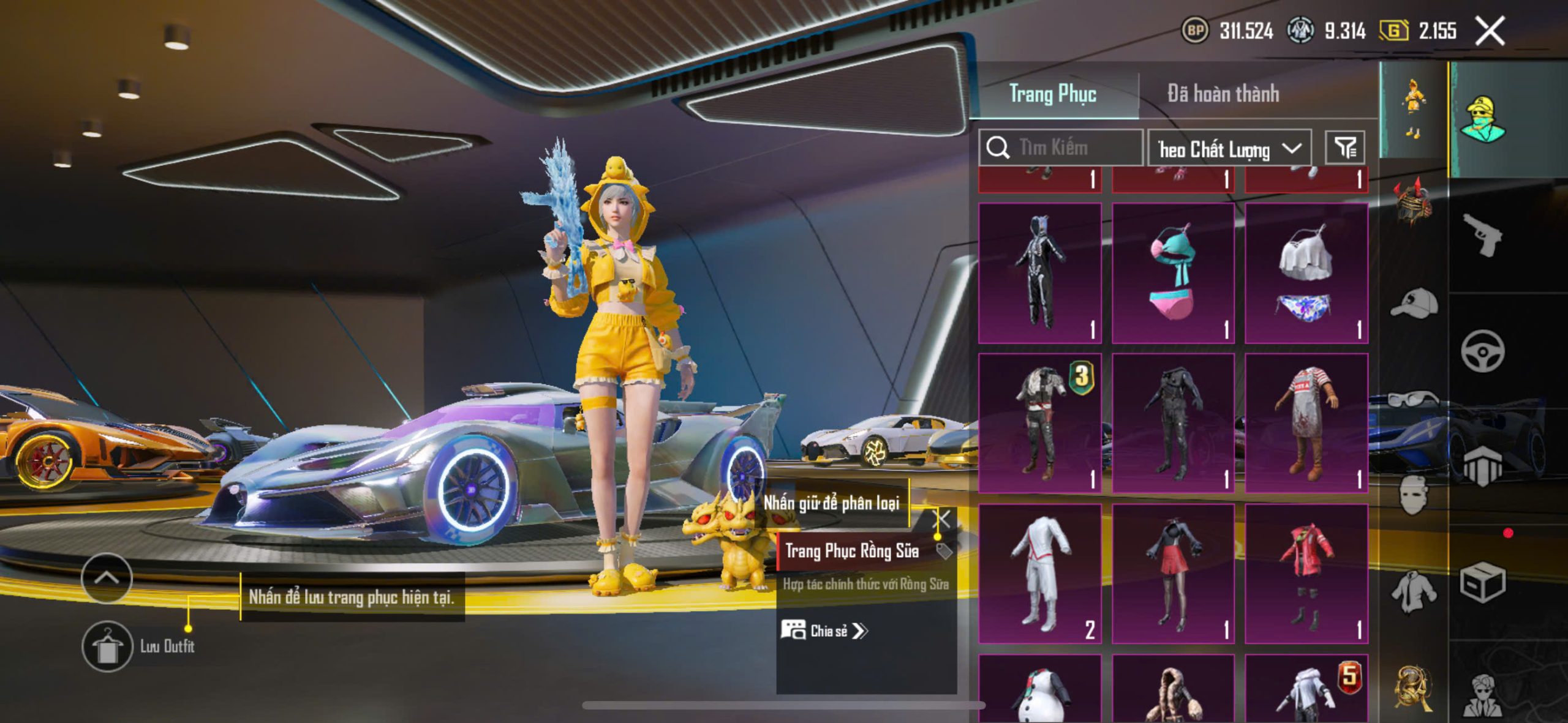This screenshot has height=723, width=1568.
Task: Select the black top red skirt outfit
Action: pyautogui.click(x=1172, y=573)
